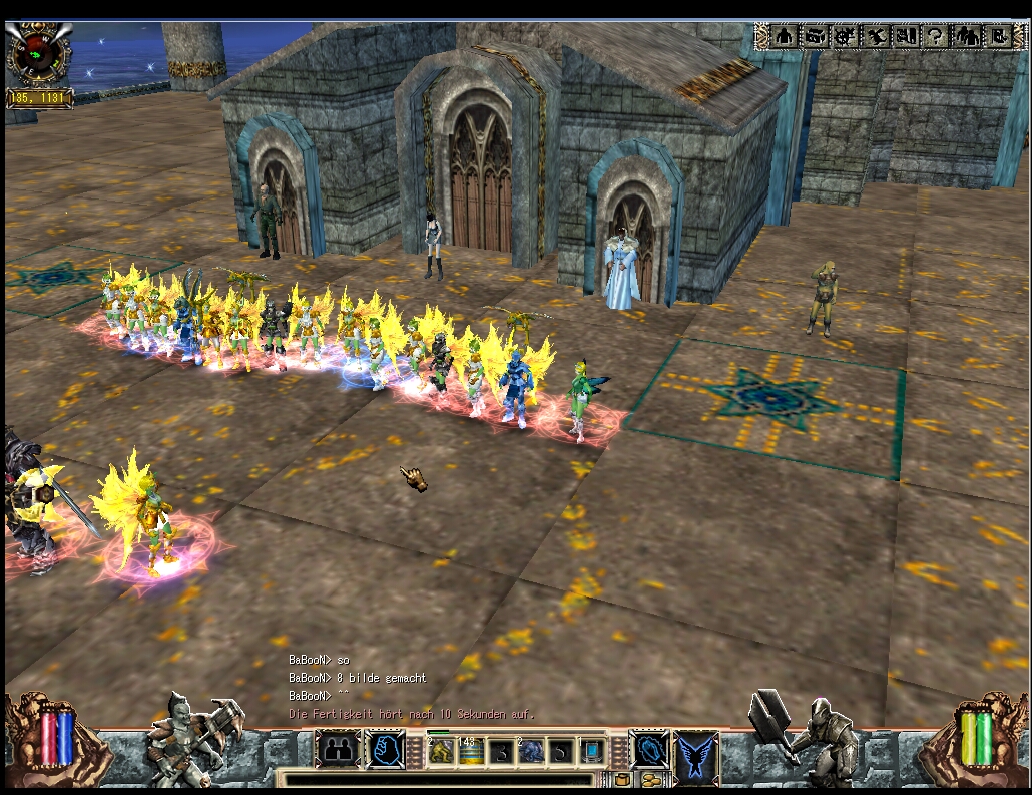Click the gold coins pile button

tap(651, 780)
